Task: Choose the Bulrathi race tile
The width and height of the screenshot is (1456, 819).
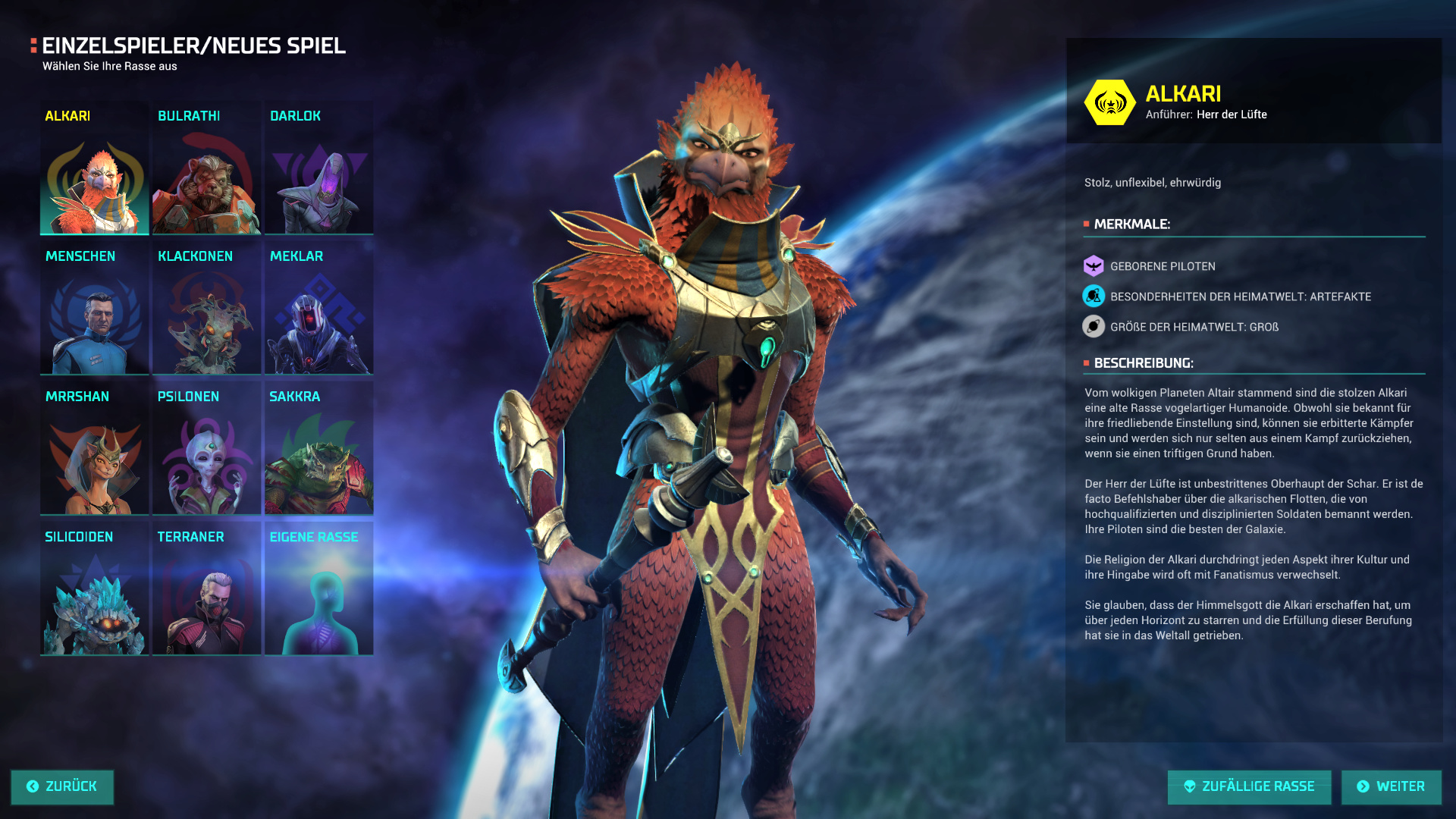Action: point(206,169)
